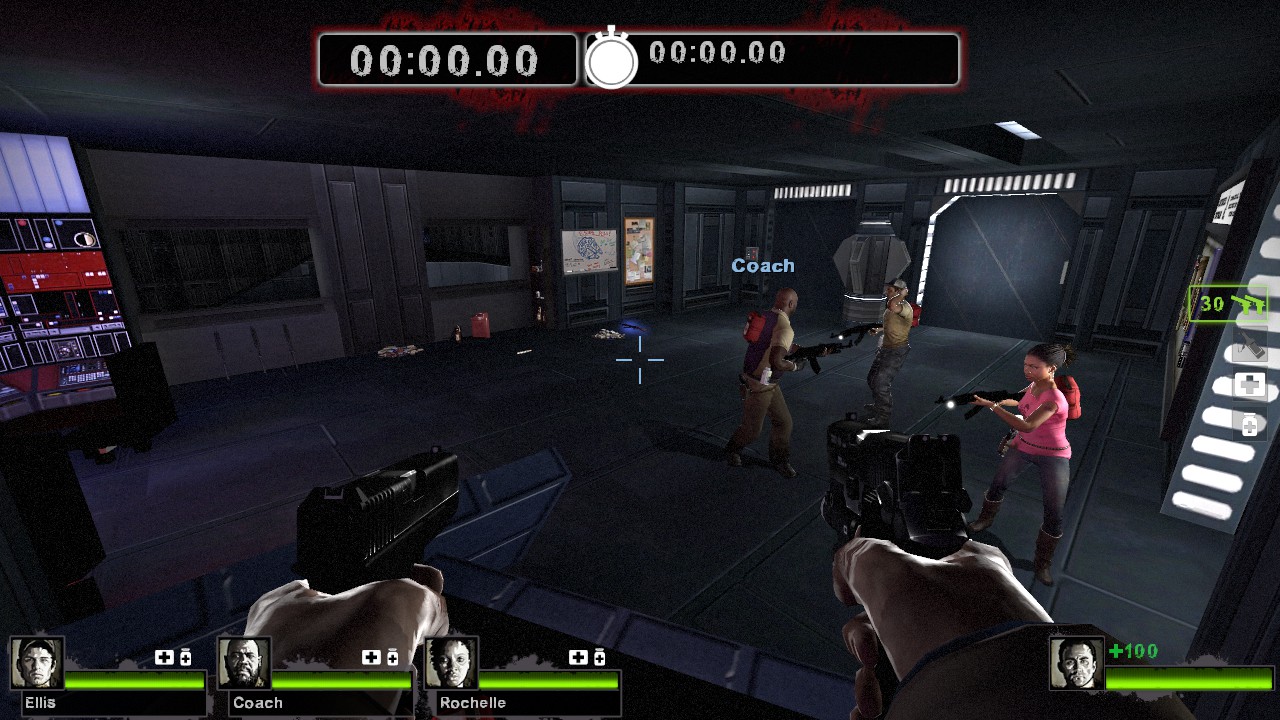Choose the first aid kit slot

click(x=1249, y=385)
